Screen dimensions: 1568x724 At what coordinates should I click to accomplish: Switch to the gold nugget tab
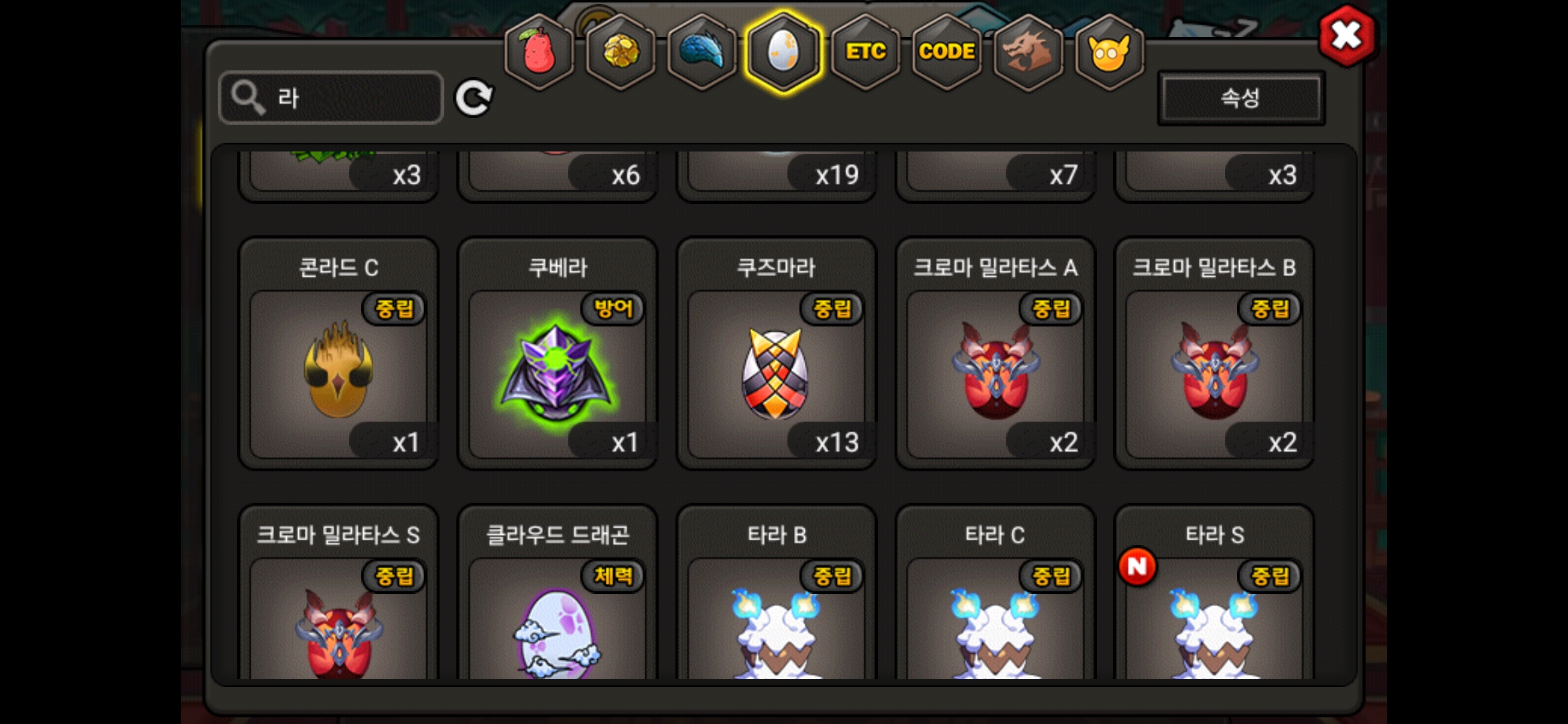(x=621, y=52)
